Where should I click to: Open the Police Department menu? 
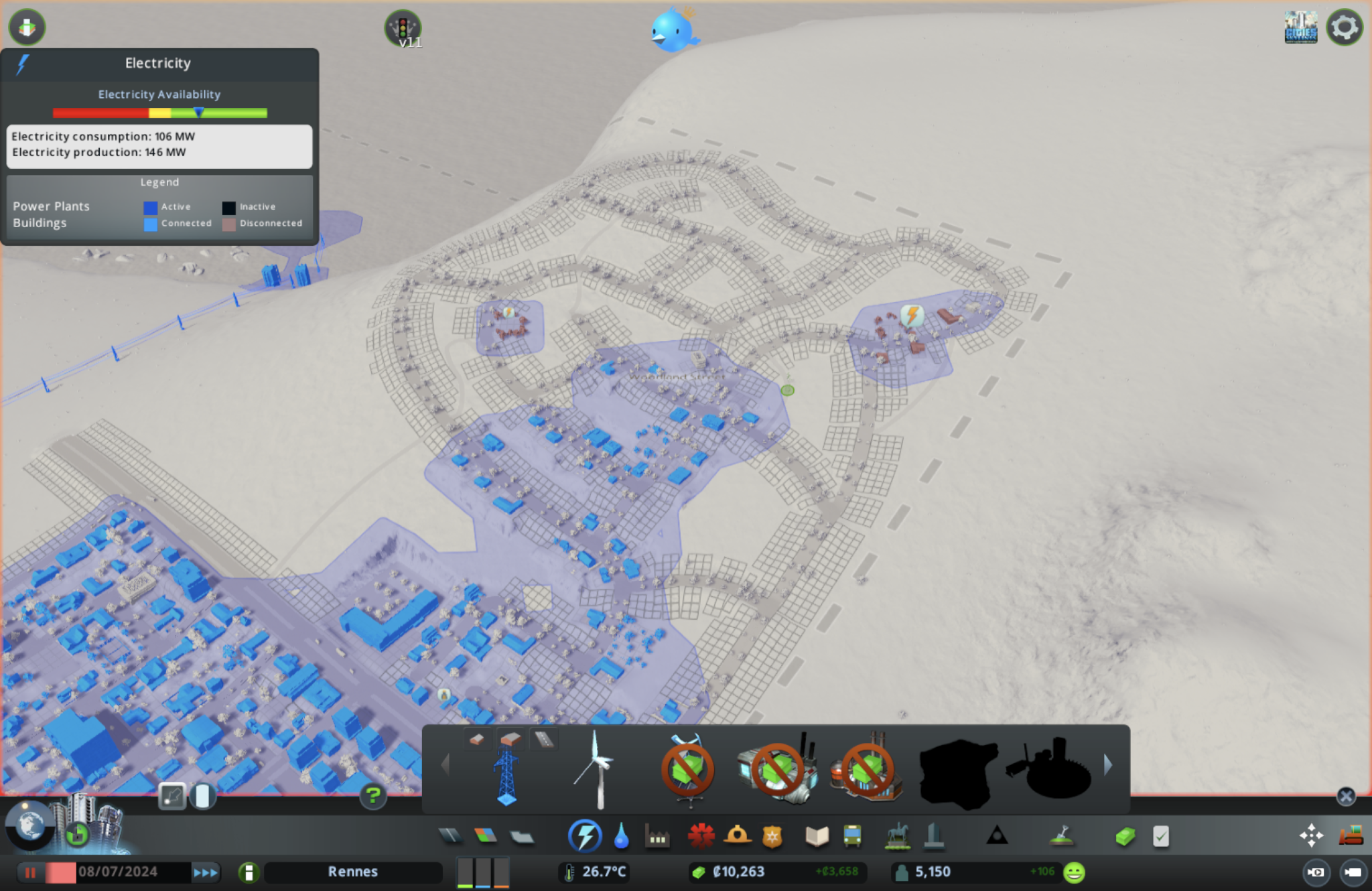[774, 836]
